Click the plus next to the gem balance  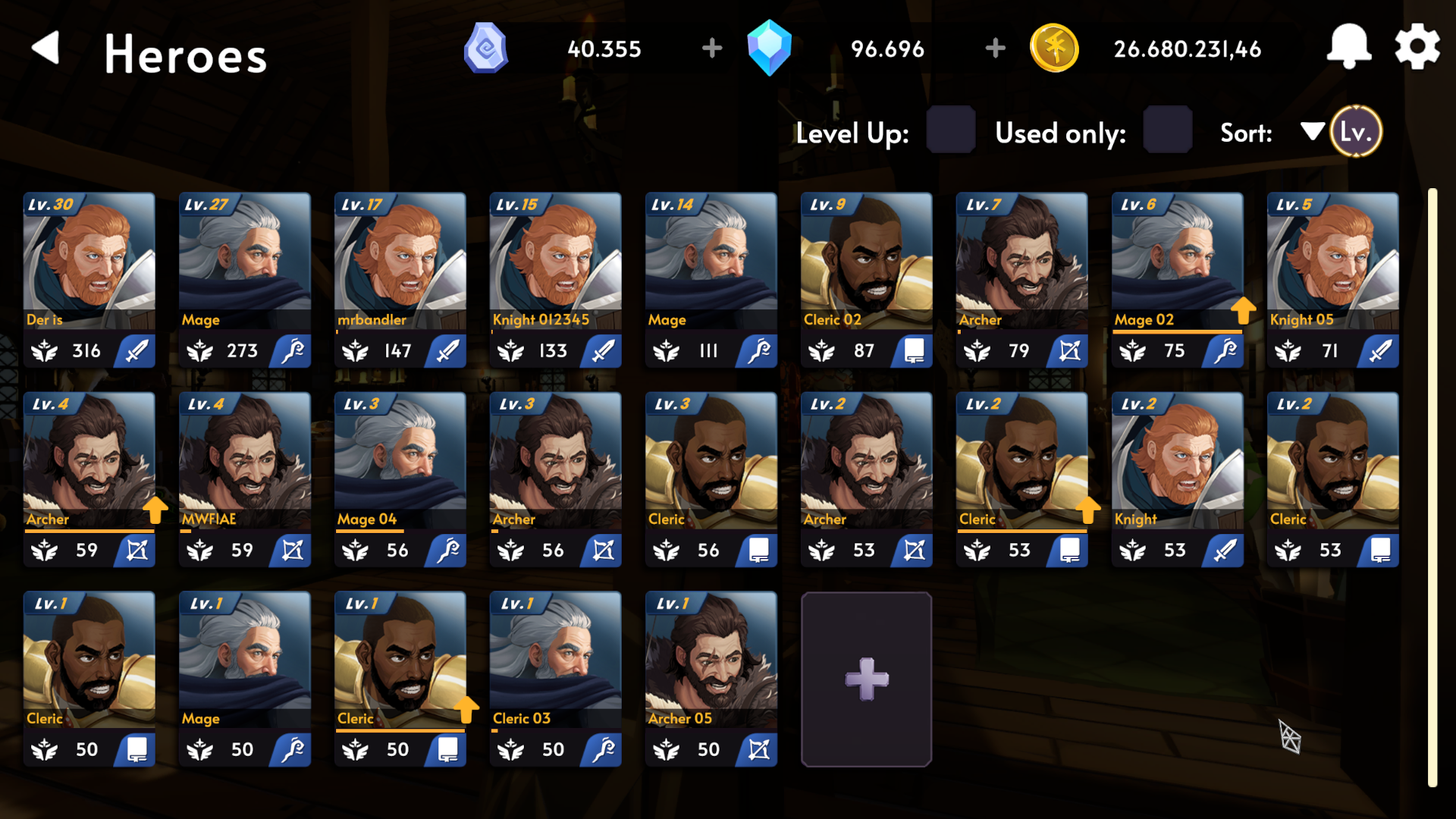click(x=994, y=47)
